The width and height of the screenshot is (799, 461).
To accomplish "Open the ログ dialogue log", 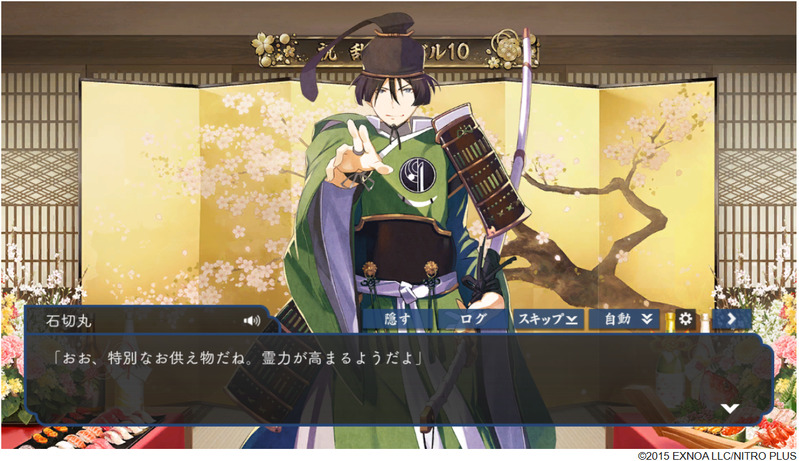I will (x=472, y=319).
